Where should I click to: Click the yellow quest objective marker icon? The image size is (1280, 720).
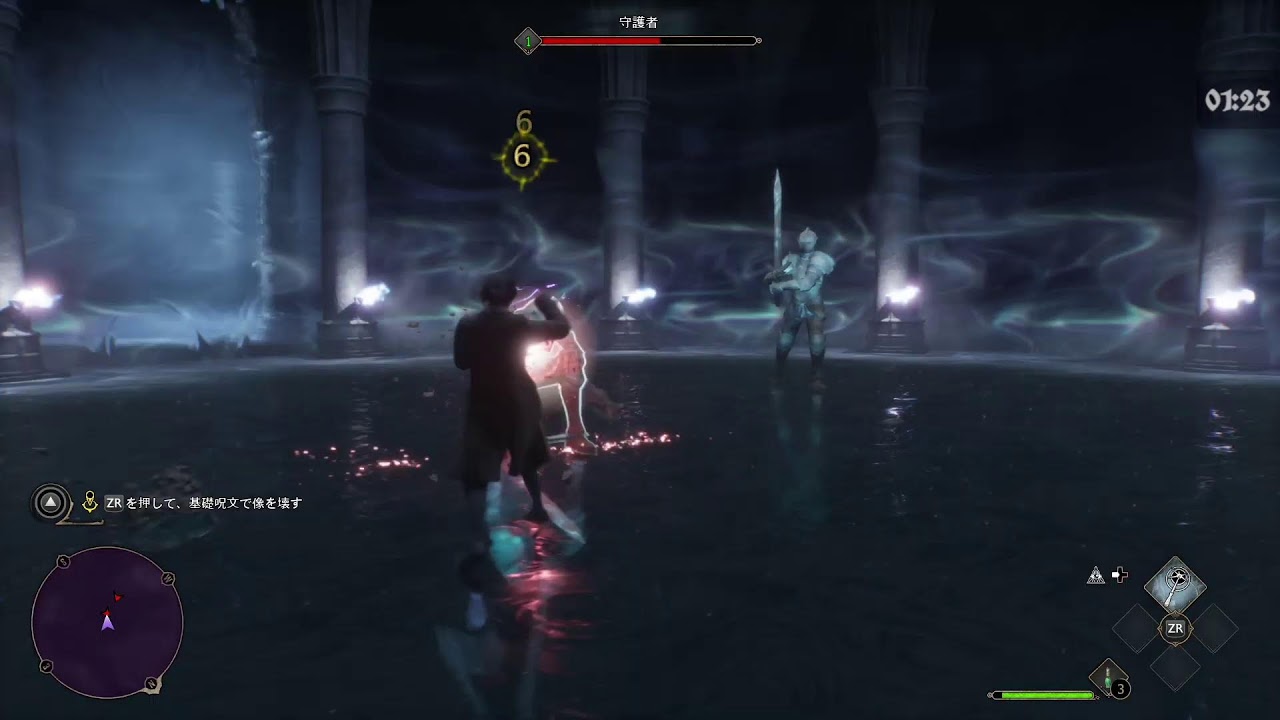[x=90, y=503]
